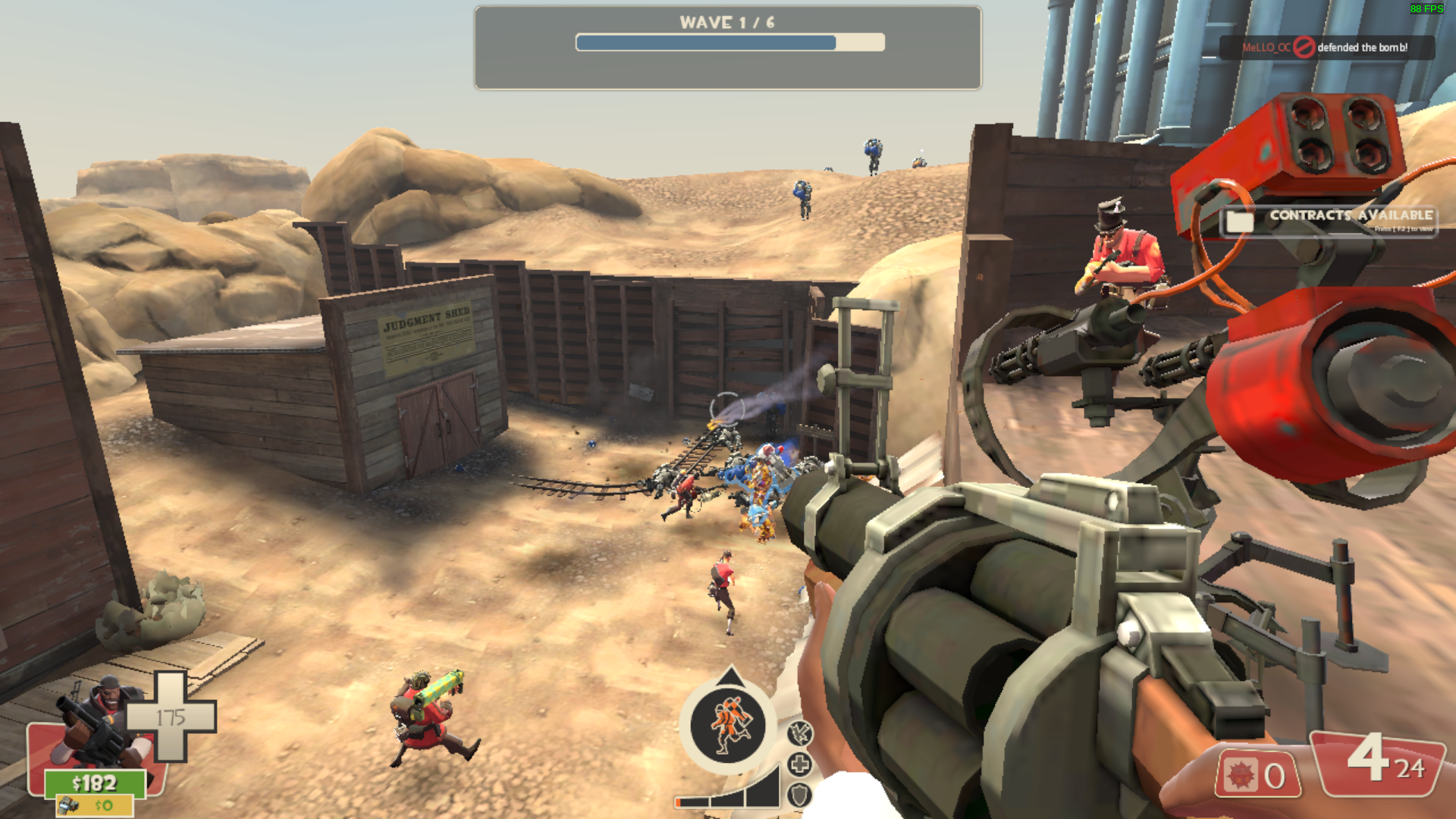Click the Wave 1 / 6 status panel
This screenshot has height=819, width=1456.
coord(727,47)
